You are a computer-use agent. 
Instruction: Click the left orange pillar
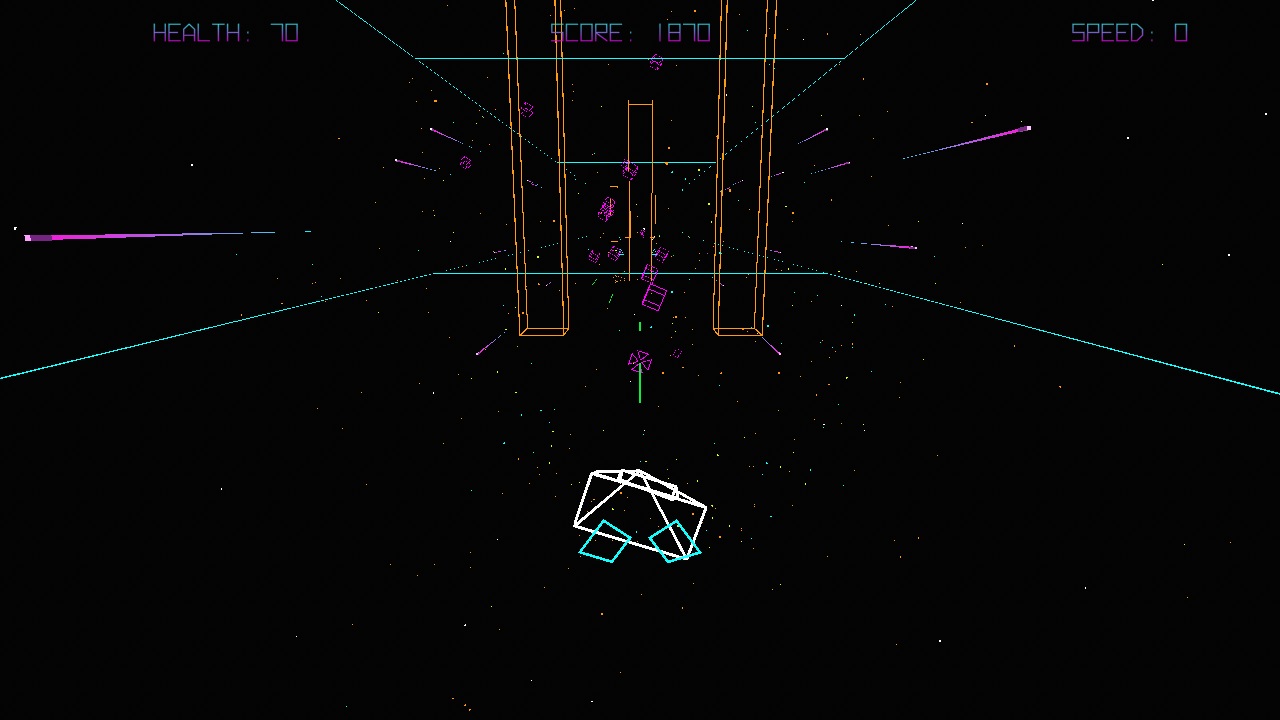tap(543, 200)
